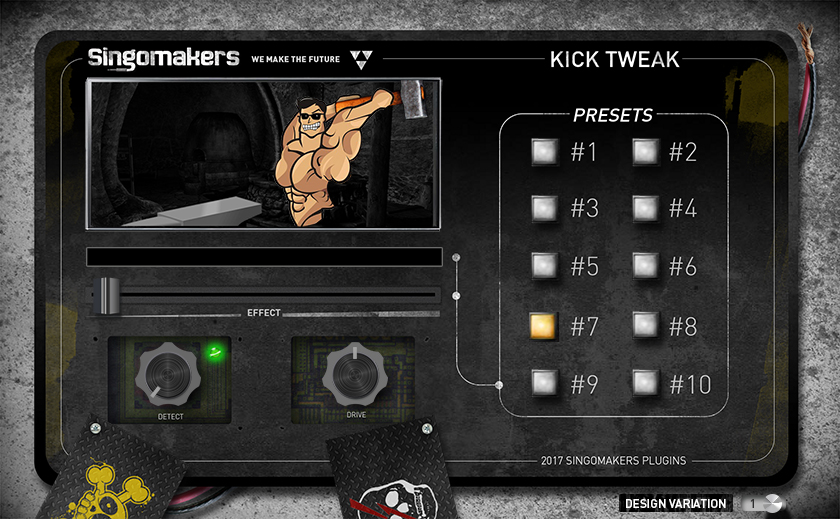The image size is (840, 519).
Task: Switch to preset #8
Action: pyautogui.click(x=645, y=324)
